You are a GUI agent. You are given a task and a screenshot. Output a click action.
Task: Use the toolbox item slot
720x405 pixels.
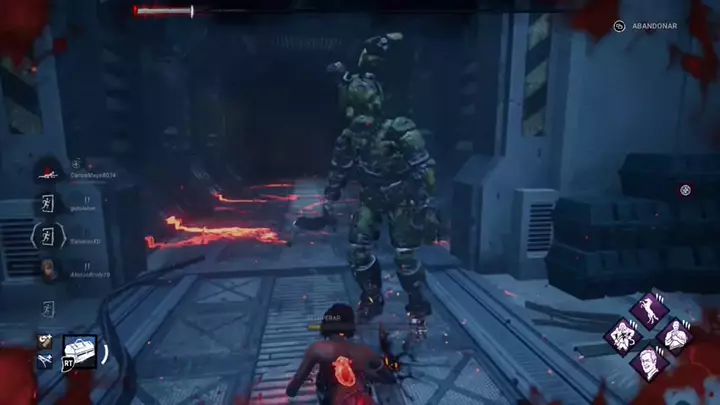coord(80,350)
